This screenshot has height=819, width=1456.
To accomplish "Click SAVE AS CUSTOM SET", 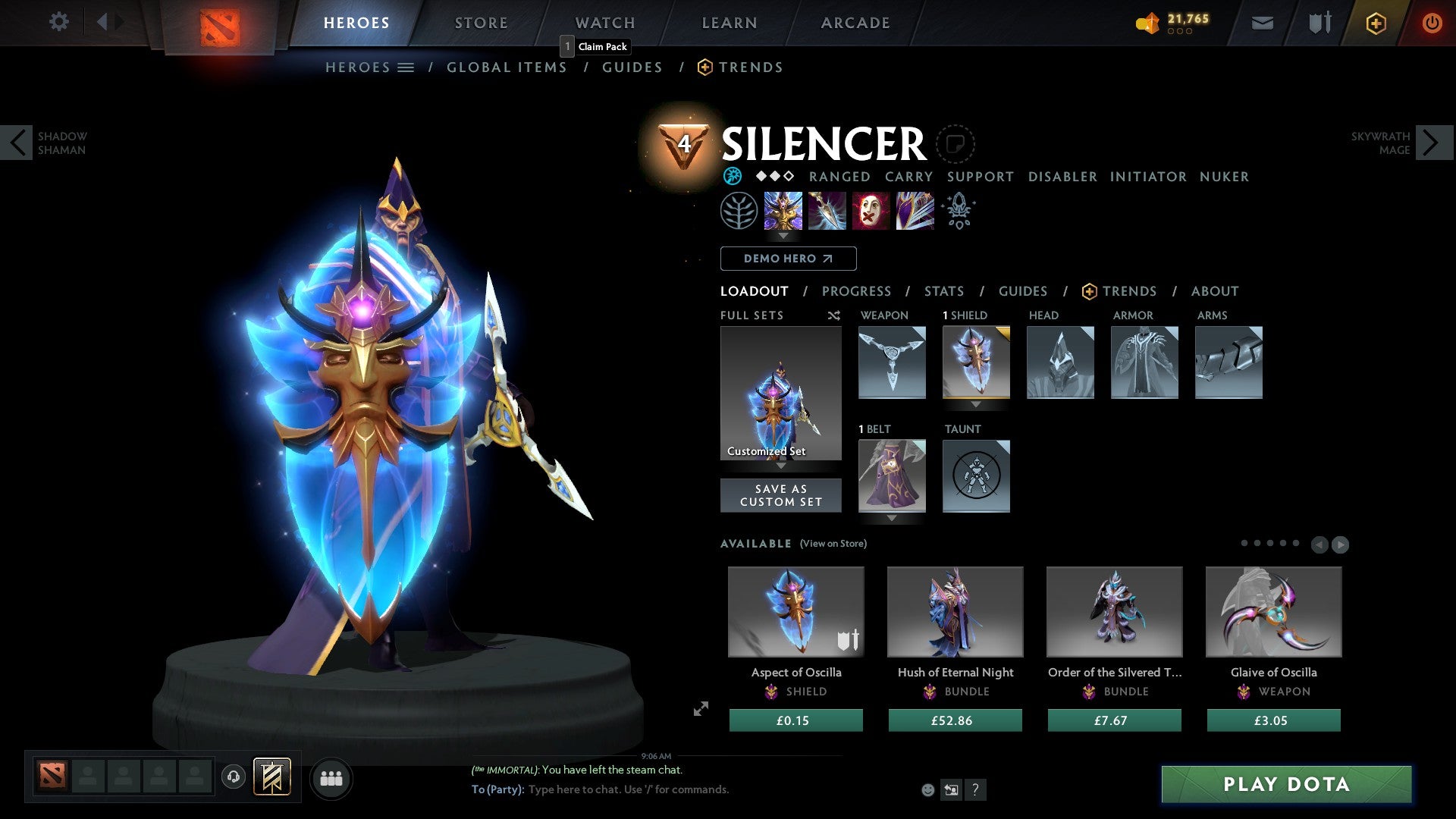I will 780,495.
